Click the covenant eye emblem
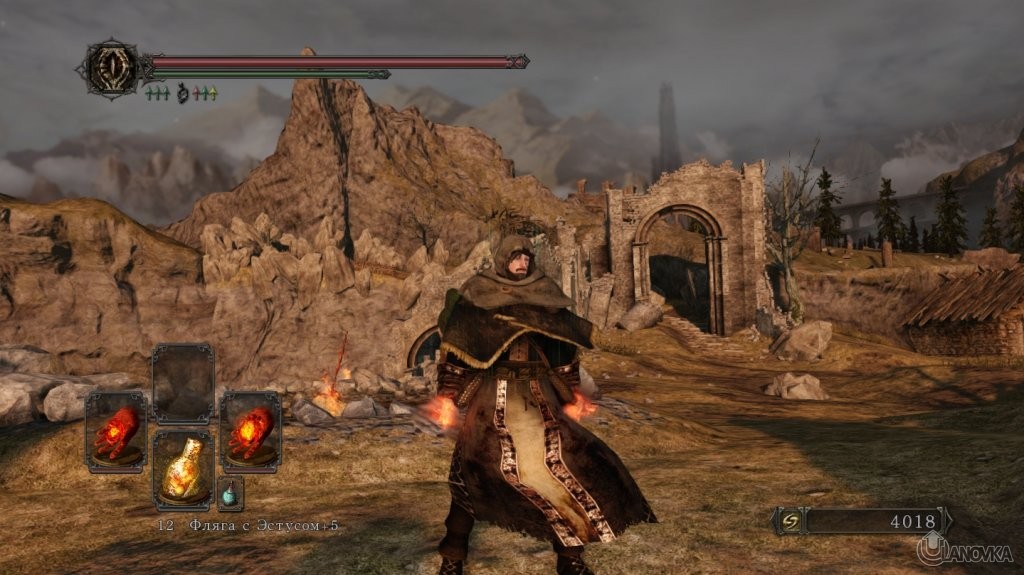 click(114, 68)
